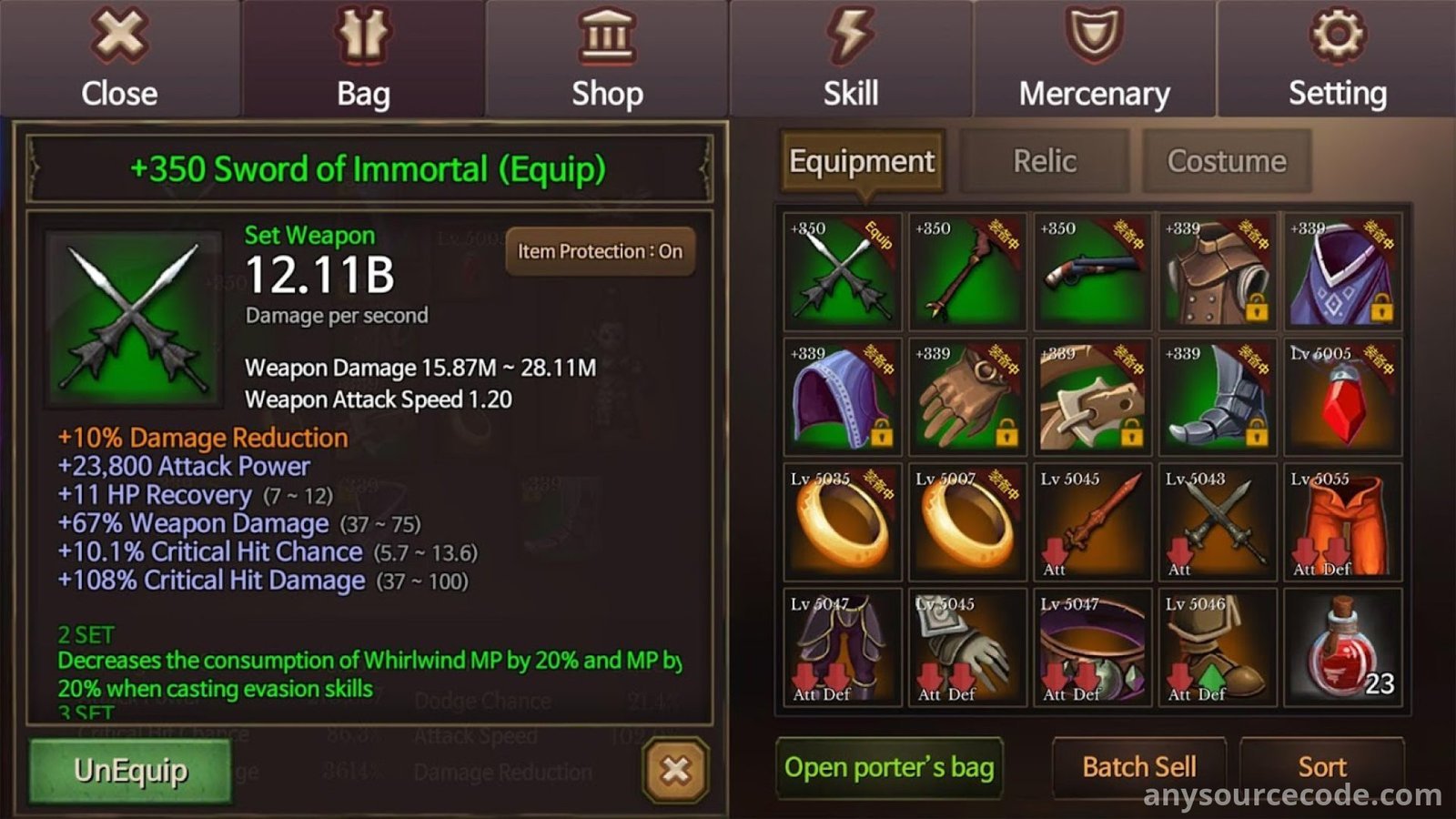
Task: Dismiss the item detail panel
Action: [675, 770]
